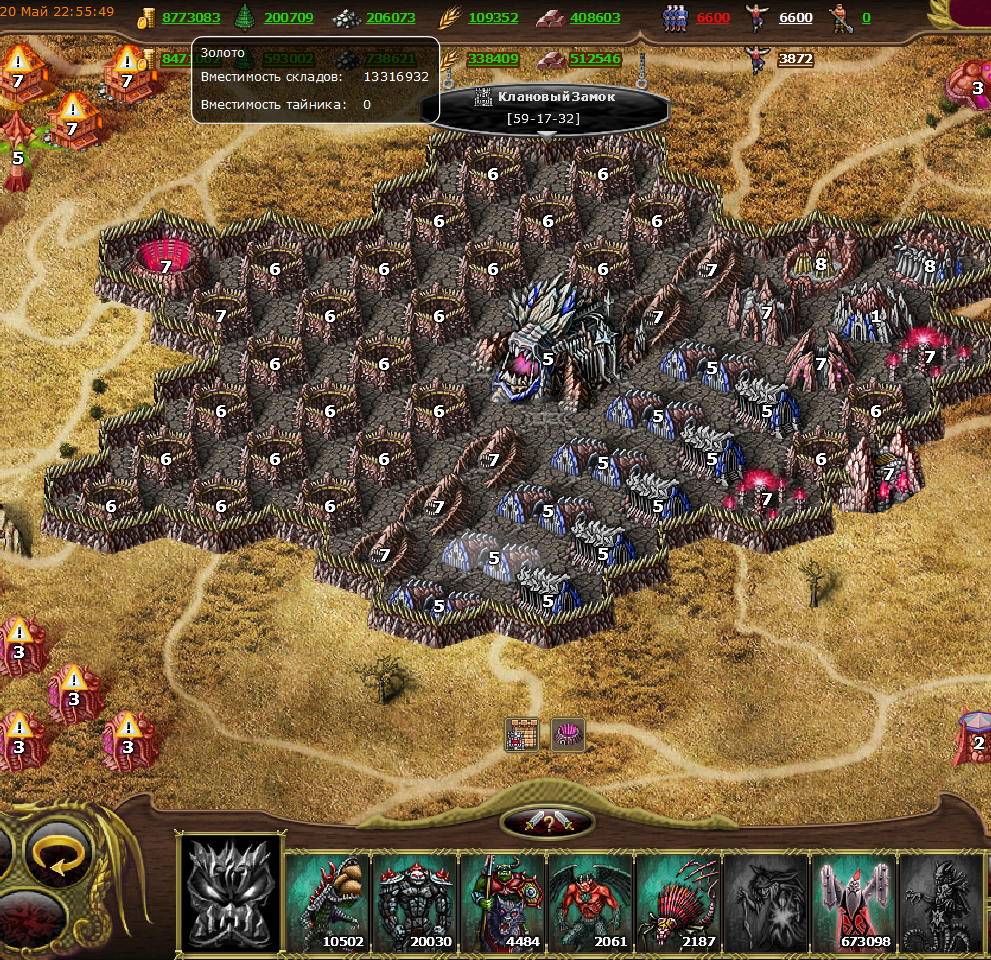
Task: Open the red 6600 army count
Action: (713, 18)
